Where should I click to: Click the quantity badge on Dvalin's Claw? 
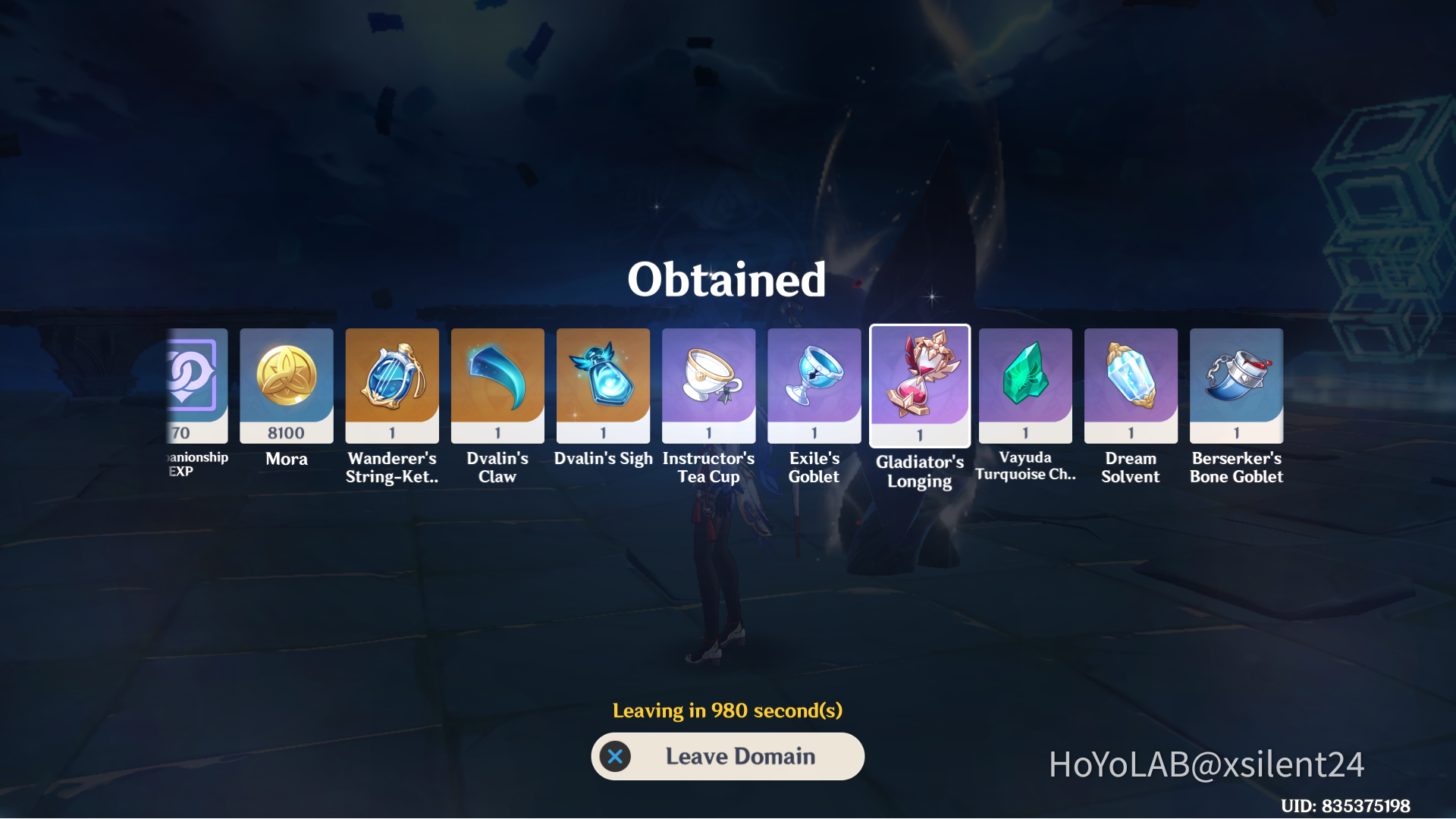497,432
